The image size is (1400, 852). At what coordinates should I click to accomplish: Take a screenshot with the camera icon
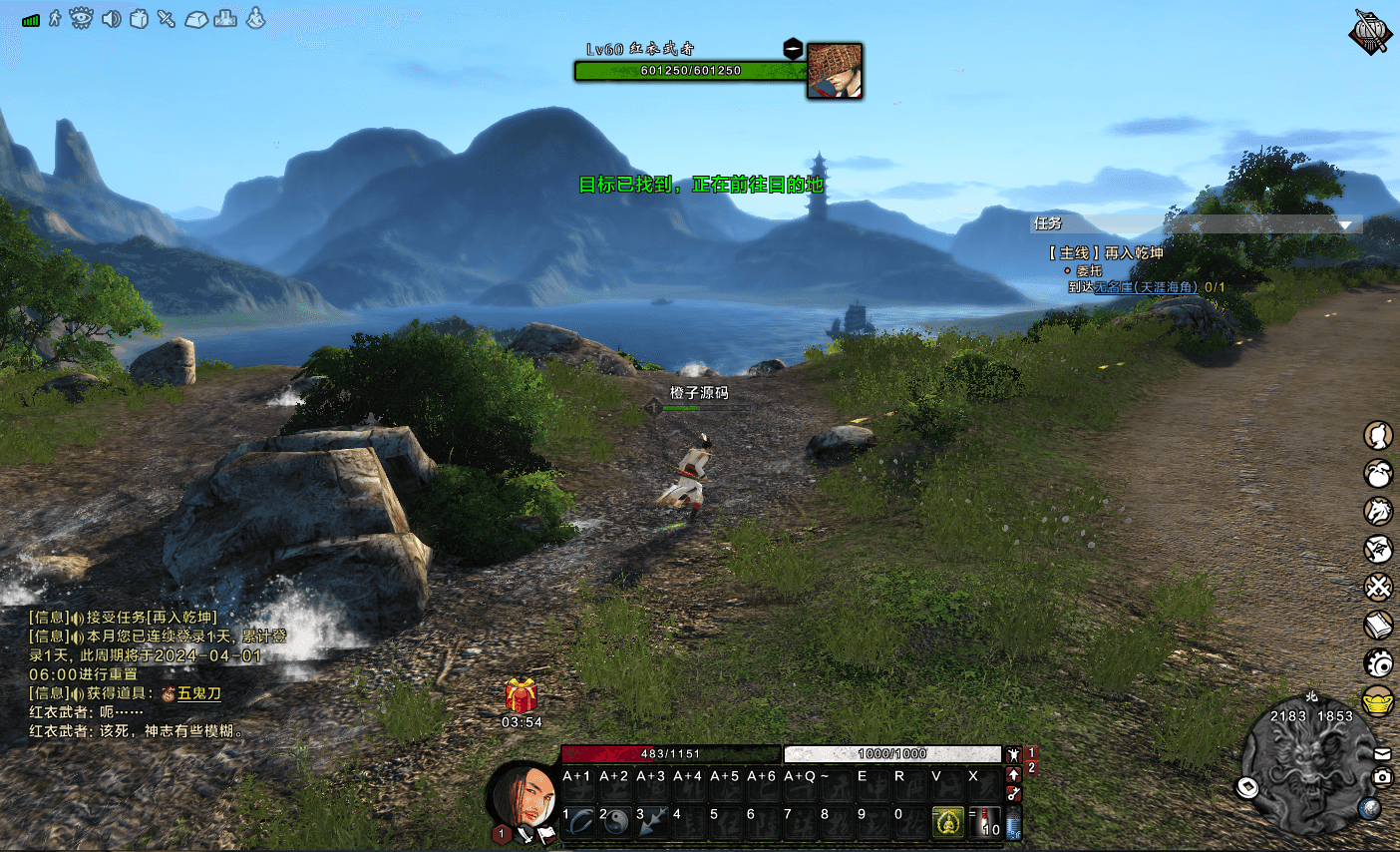pyautogui.click(x=1382, y=776)
